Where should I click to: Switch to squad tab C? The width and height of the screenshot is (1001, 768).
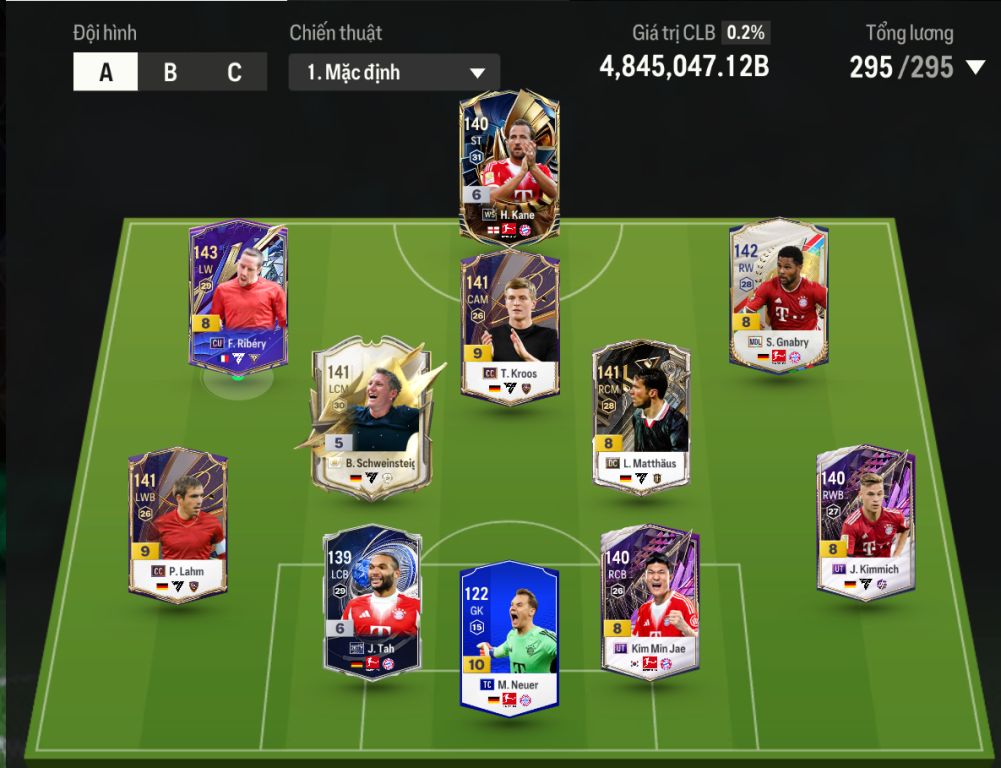234,72
